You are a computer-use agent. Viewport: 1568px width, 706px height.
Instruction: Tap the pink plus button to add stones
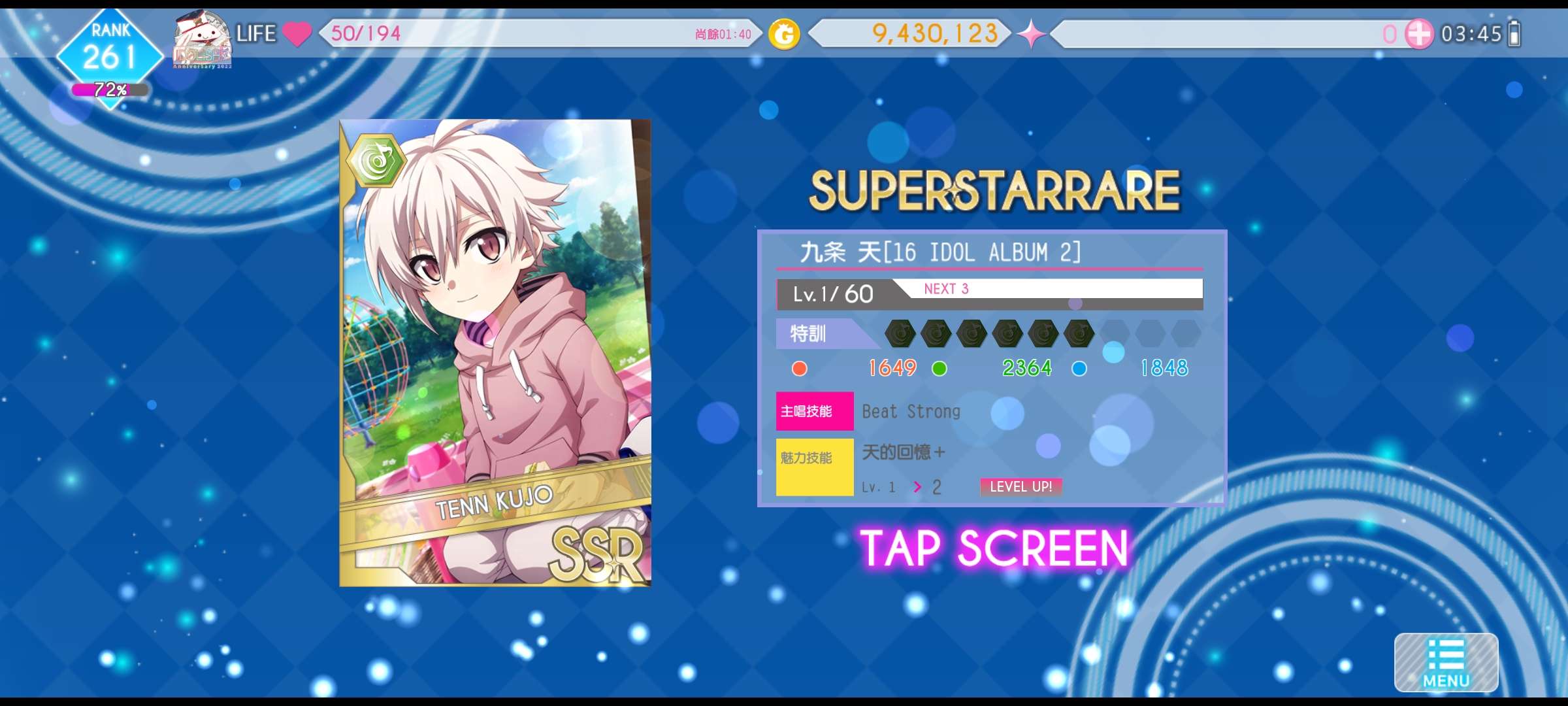1418,34
